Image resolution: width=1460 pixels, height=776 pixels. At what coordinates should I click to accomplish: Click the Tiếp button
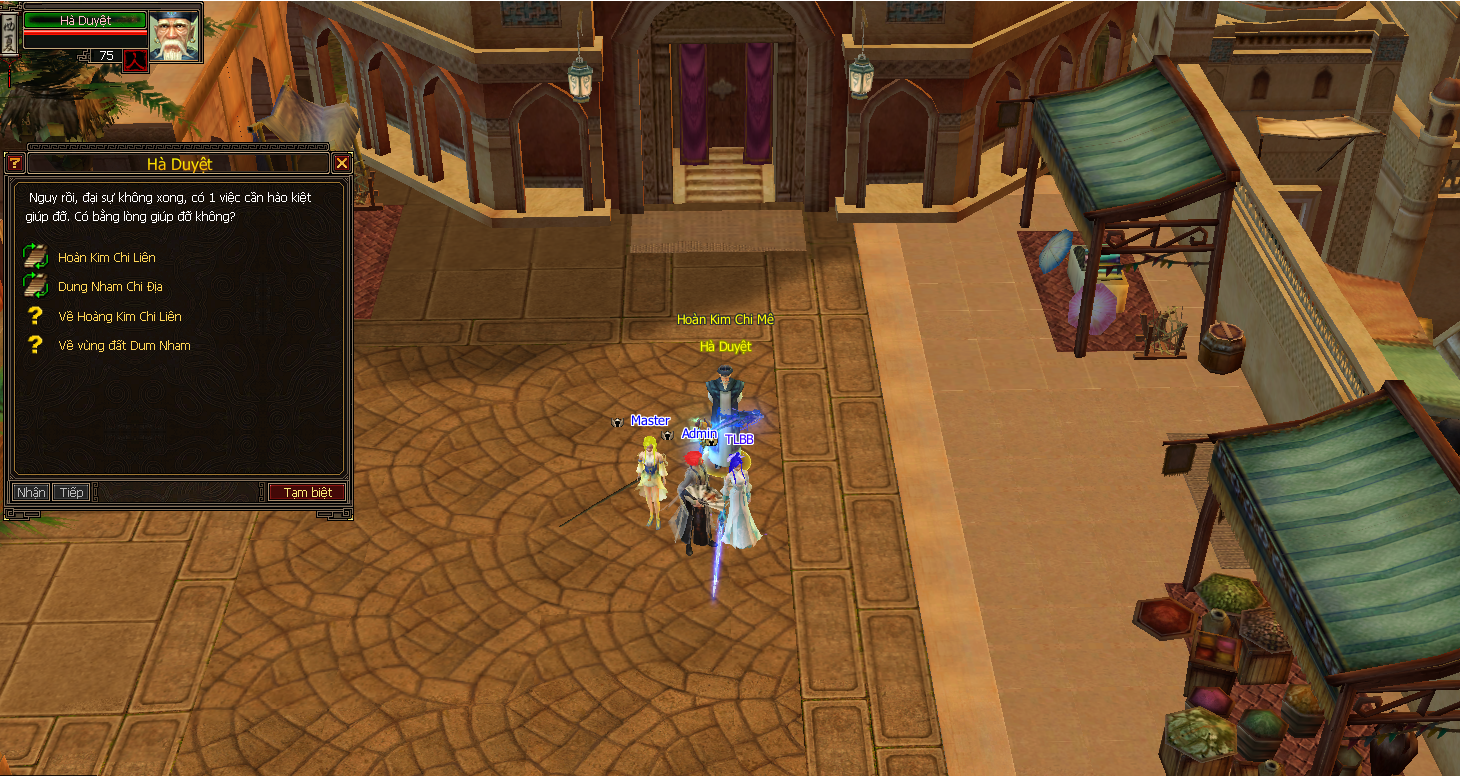point(71,492)
